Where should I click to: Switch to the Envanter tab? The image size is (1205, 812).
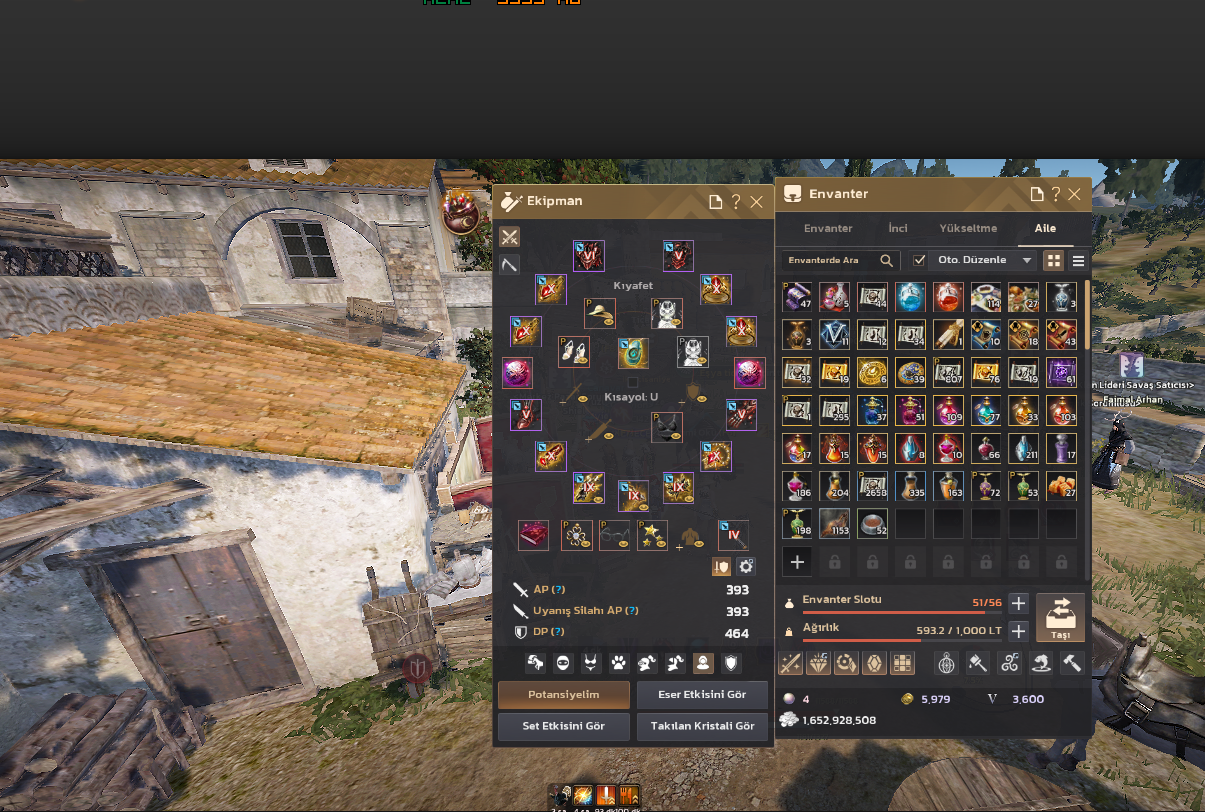coord(828,228)
